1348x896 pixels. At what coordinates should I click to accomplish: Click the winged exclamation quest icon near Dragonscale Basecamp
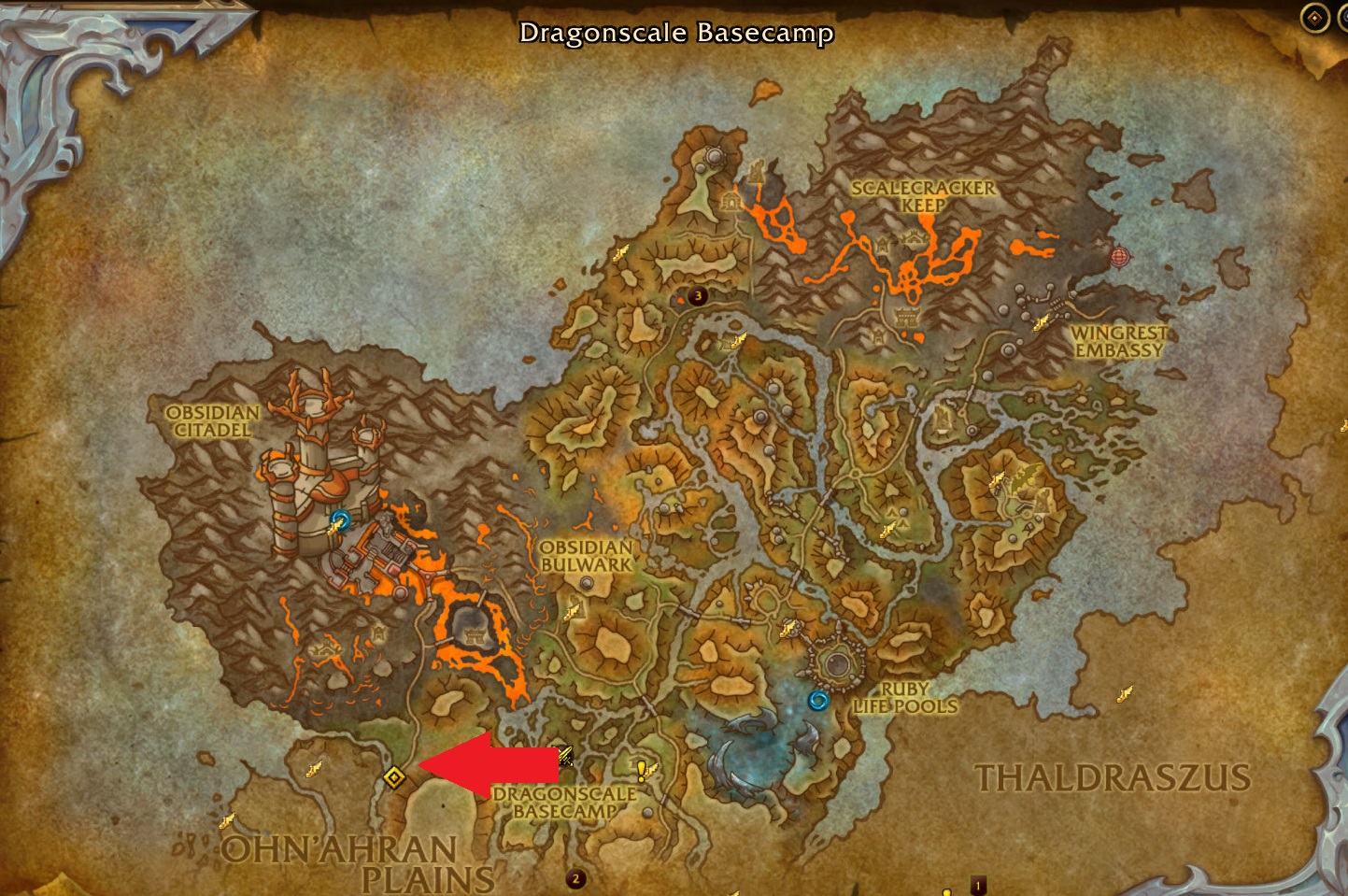pyautogui.click(x=640, y=772)
